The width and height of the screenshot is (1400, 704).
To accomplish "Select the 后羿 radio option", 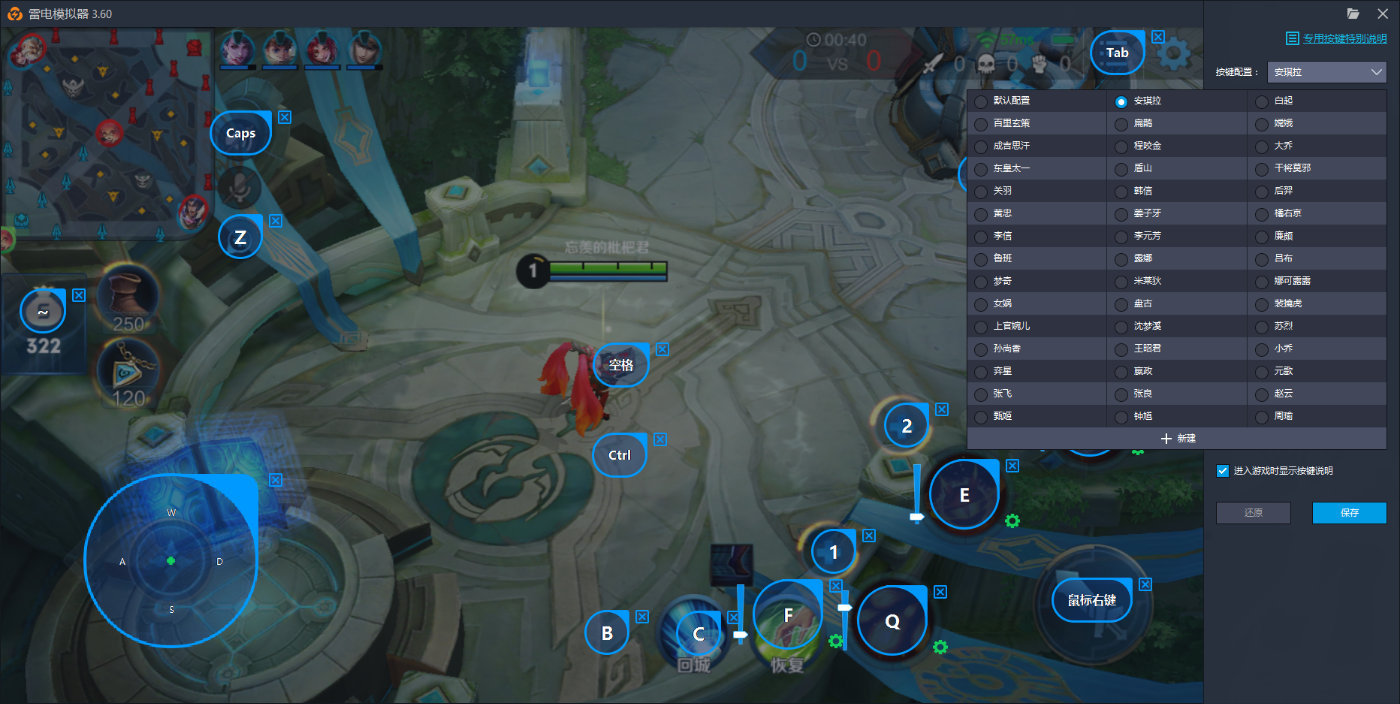I will (1262, 191).
